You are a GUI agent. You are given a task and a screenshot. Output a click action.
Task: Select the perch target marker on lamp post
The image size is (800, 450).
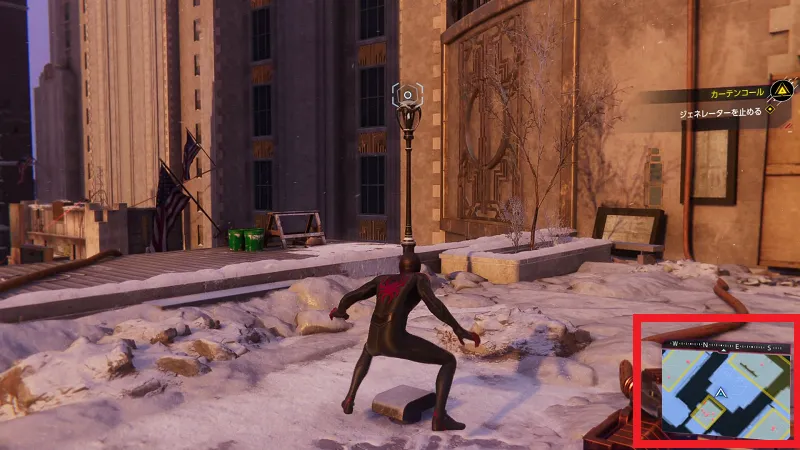click(407, 95)
